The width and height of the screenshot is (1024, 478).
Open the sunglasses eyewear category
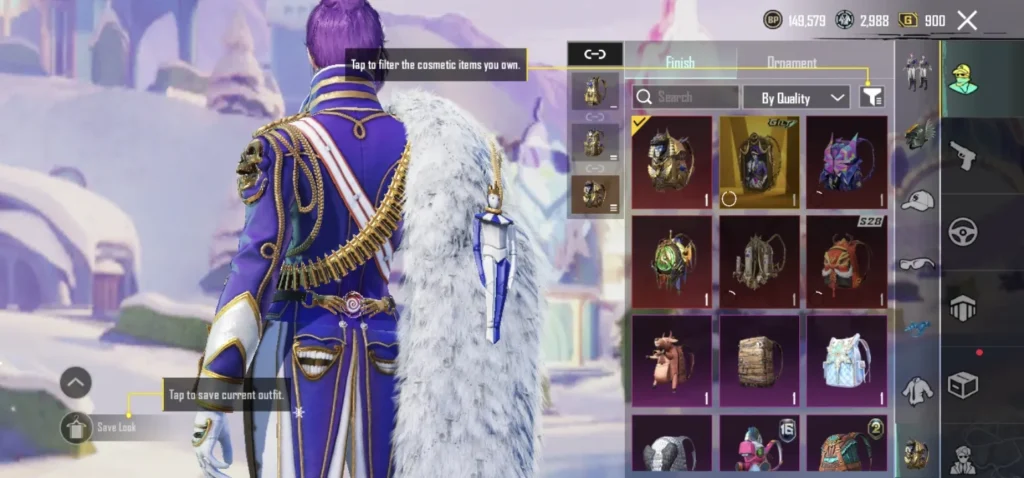tap(917, 263)
